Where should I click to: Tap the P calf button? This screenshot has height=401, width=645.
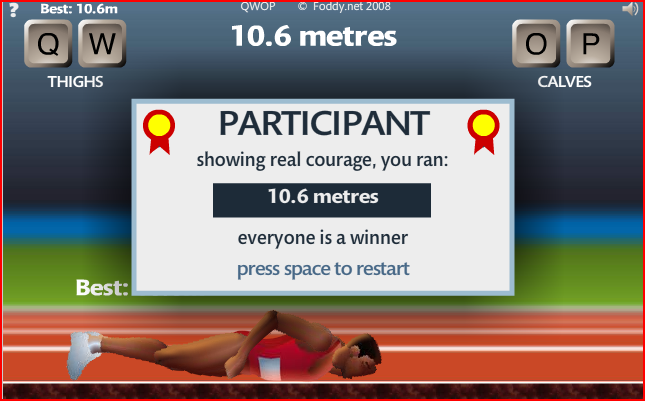click(x=590, y=44)
